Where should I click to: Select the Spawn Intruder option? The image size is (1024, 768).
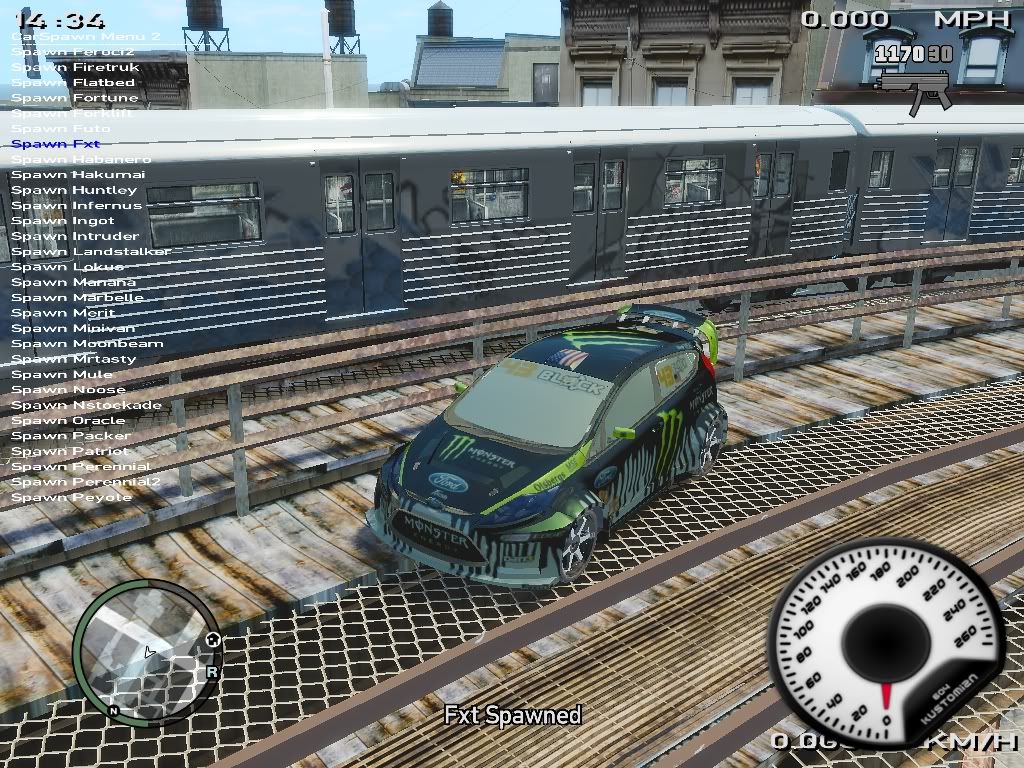(75, 237)
